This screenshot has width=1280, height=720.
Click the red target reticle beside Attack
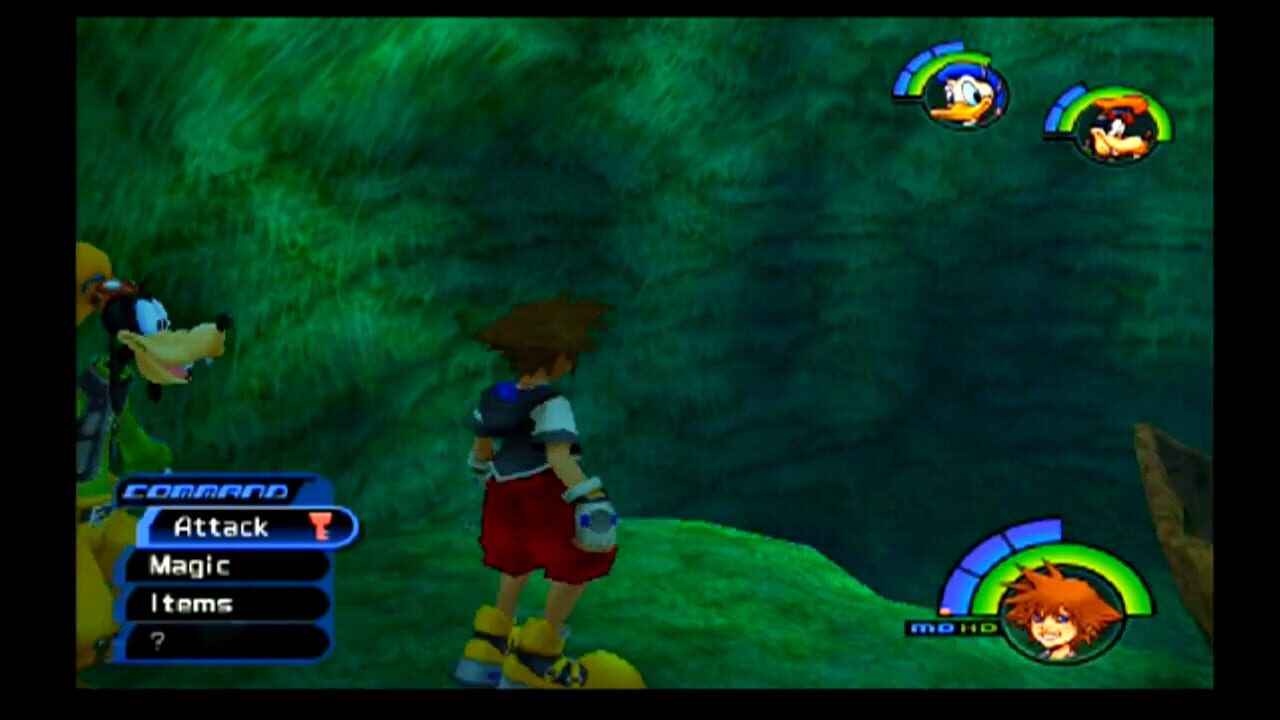point(322,527)
